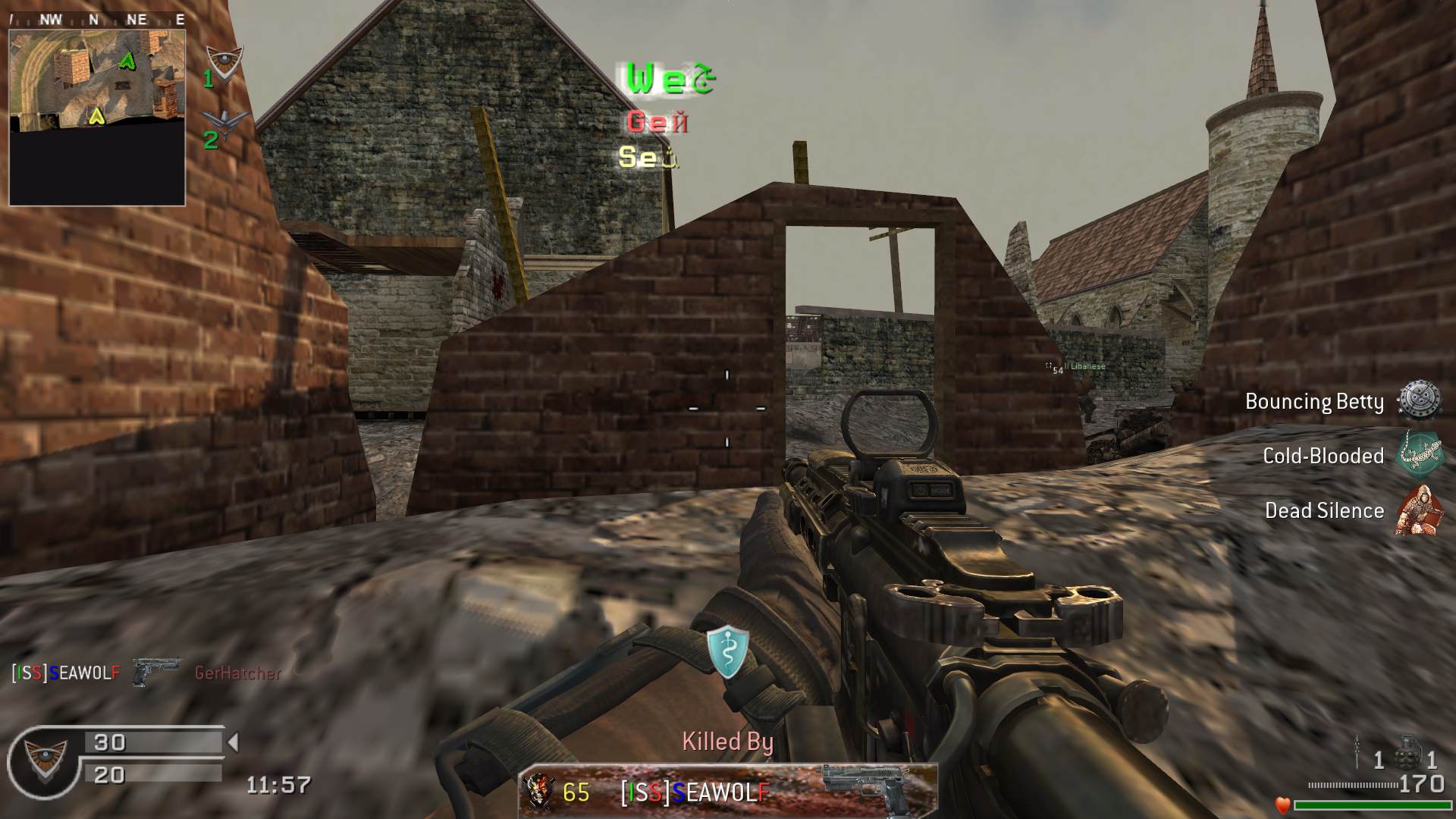Select the Dead Silence perk icon
This screenshot has width=1456, height=819.
click(1418, 510)
